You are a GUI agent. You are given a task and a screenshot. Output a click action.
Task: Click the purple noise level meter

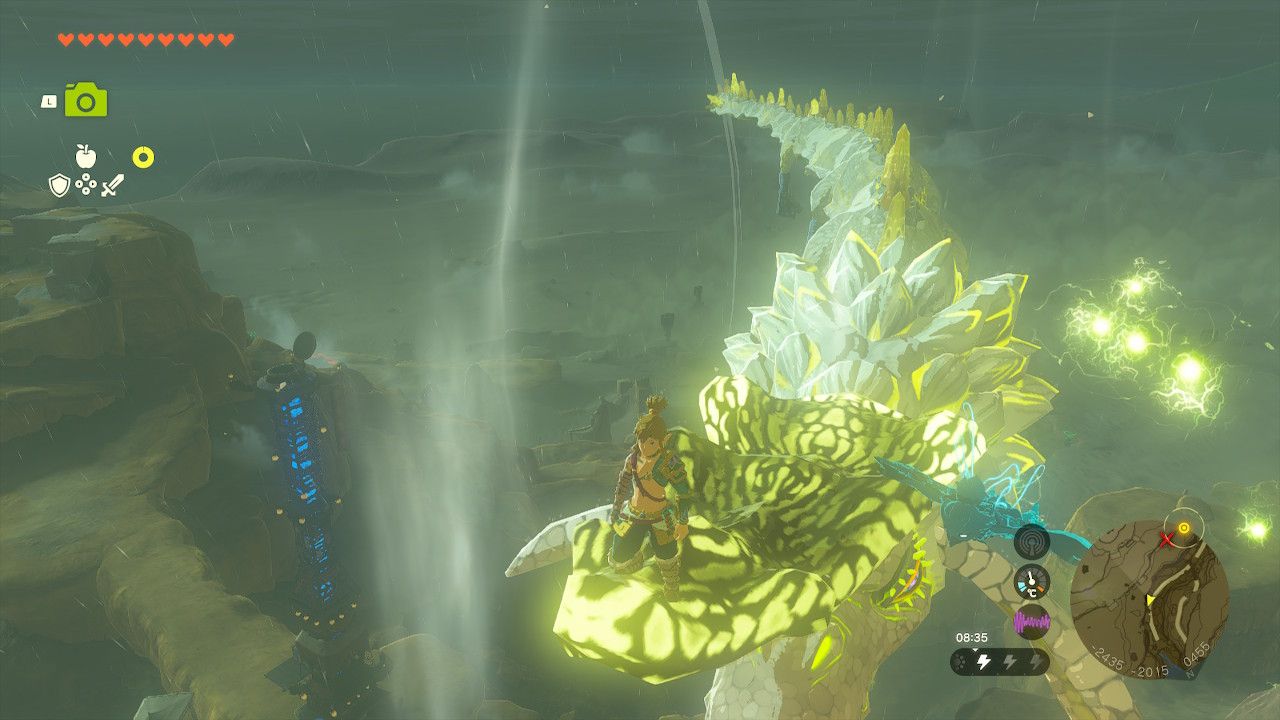tap(1032, 622)
